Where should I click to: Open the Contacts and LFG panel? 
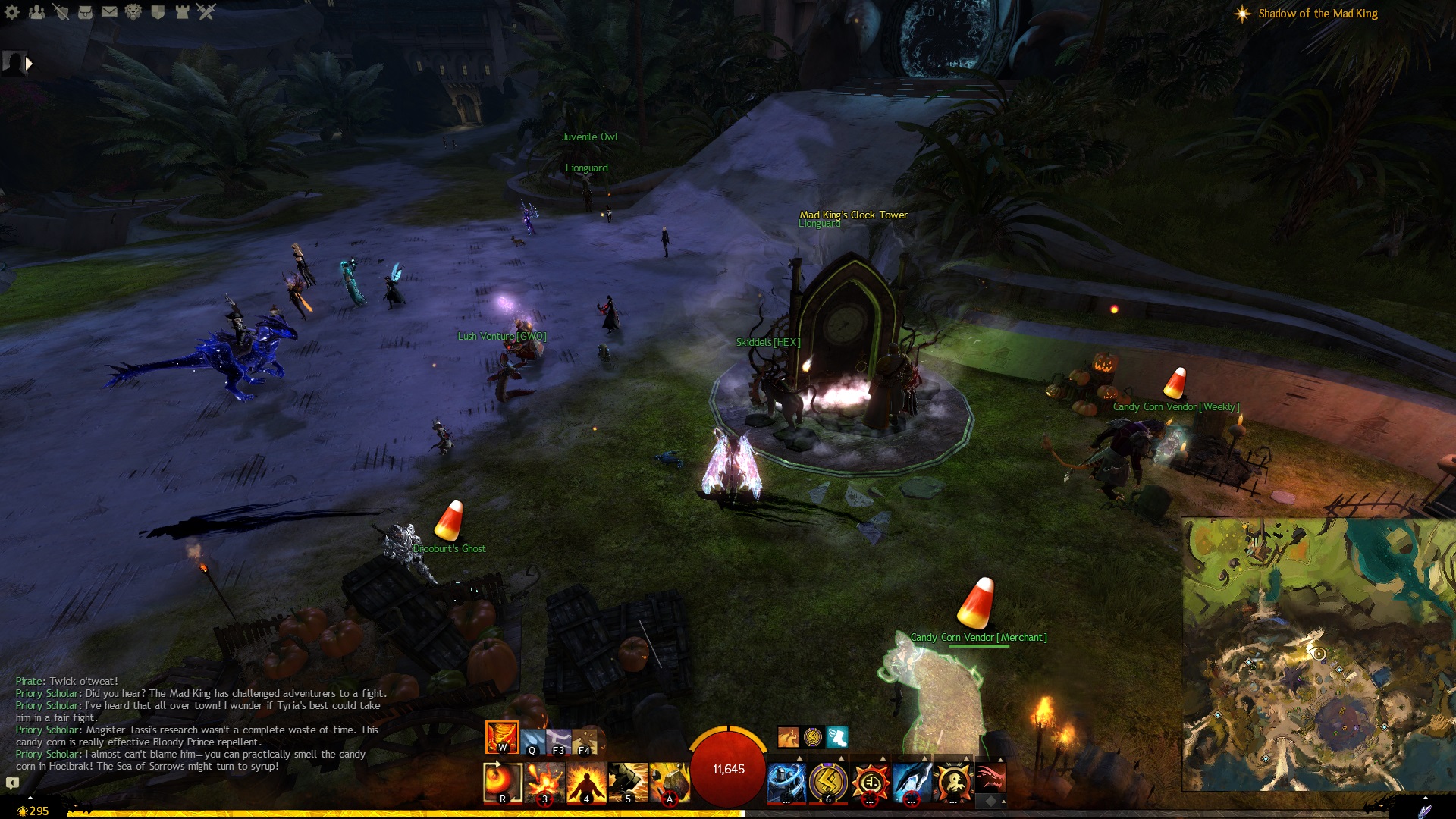36,12
